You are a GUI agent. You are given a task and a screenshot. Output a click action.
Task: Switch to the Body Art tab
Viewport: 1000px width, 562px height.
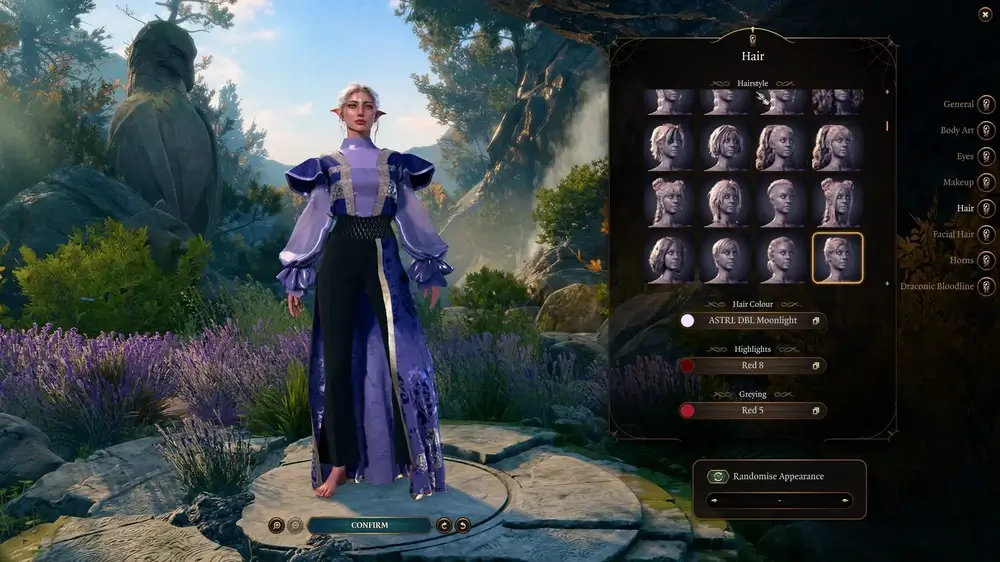(986, 130)
